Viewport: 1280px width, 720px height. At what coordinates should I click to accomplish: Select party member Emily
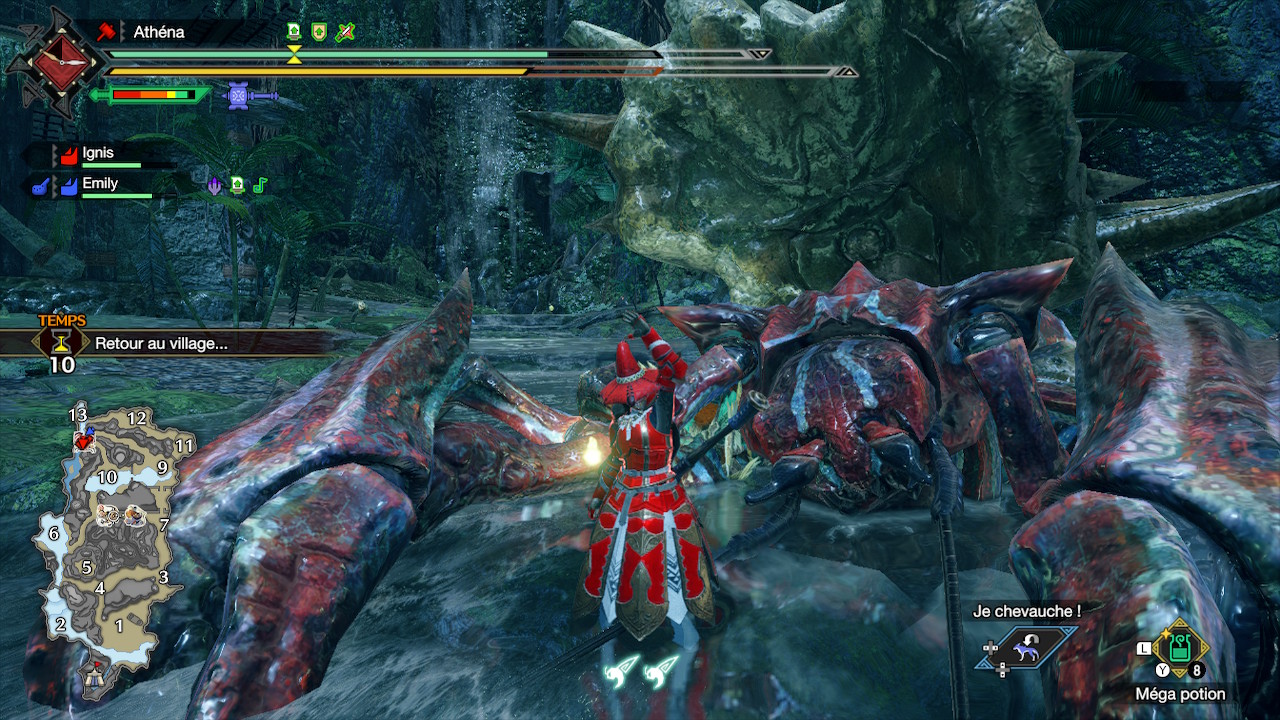pyautogui.click(x=100, y=184)
